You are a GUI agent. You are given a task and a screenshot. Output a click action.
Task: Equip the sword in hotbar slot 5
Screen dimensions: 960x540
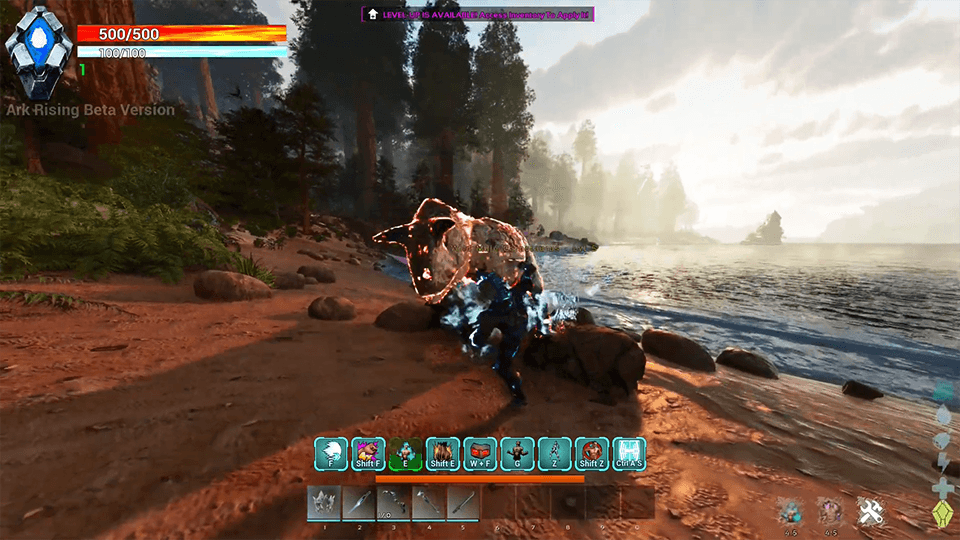[463, 502]
